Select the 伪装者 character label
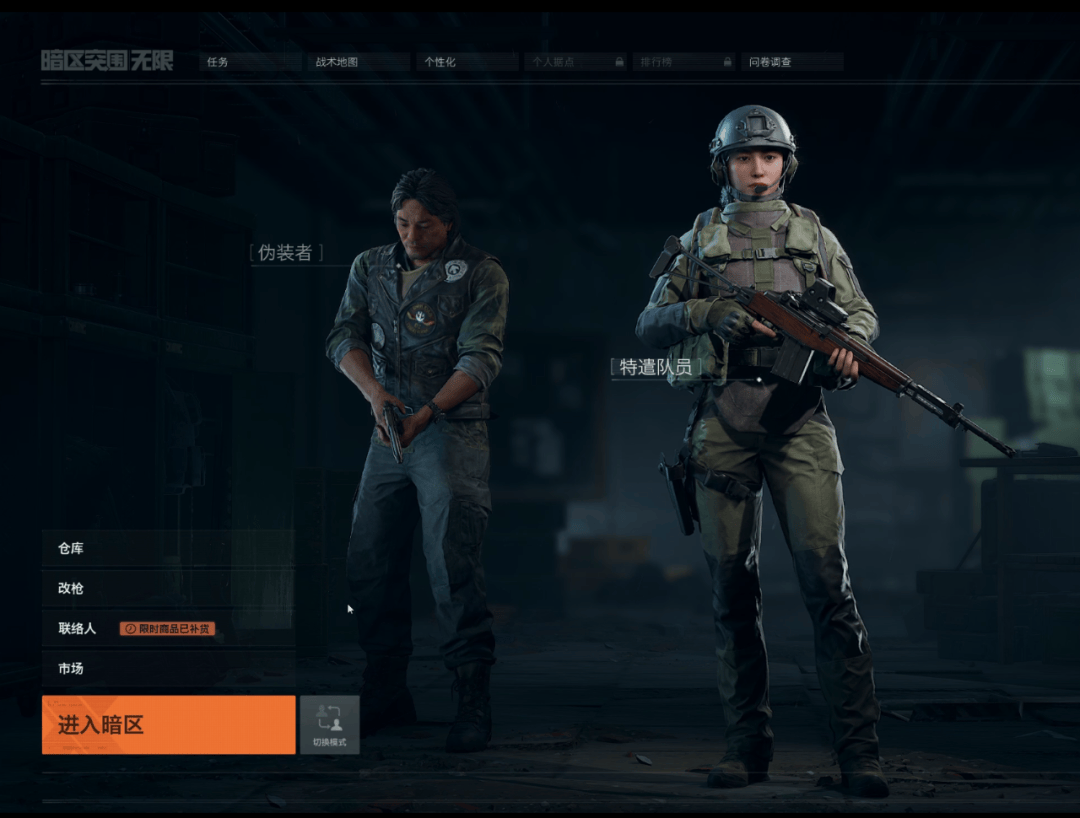Screen dimensions: 1080x818 tap(286, 253)
